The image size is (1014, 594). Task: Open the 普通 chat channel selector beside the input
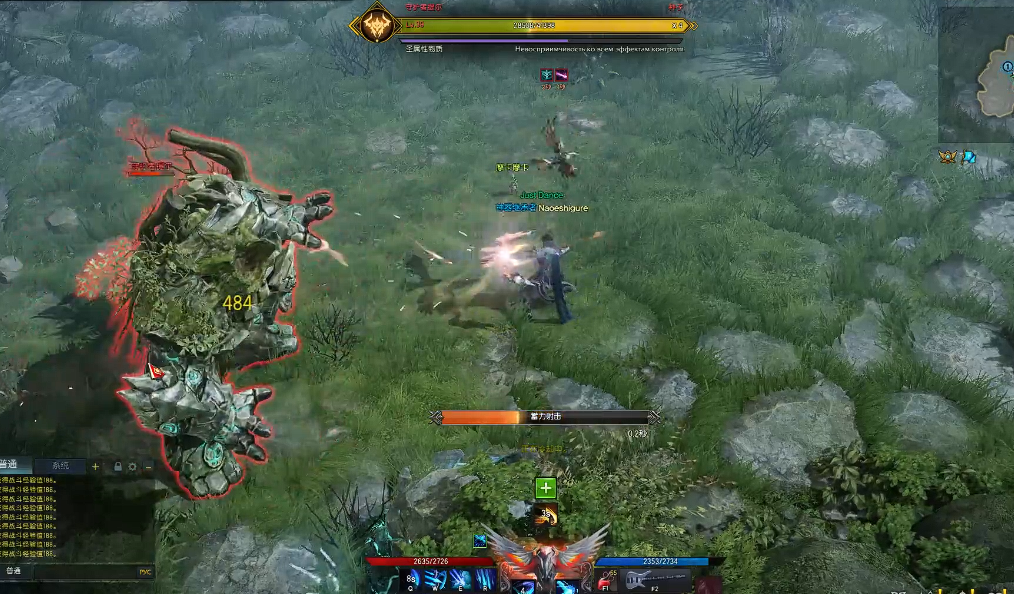point(13,572)
